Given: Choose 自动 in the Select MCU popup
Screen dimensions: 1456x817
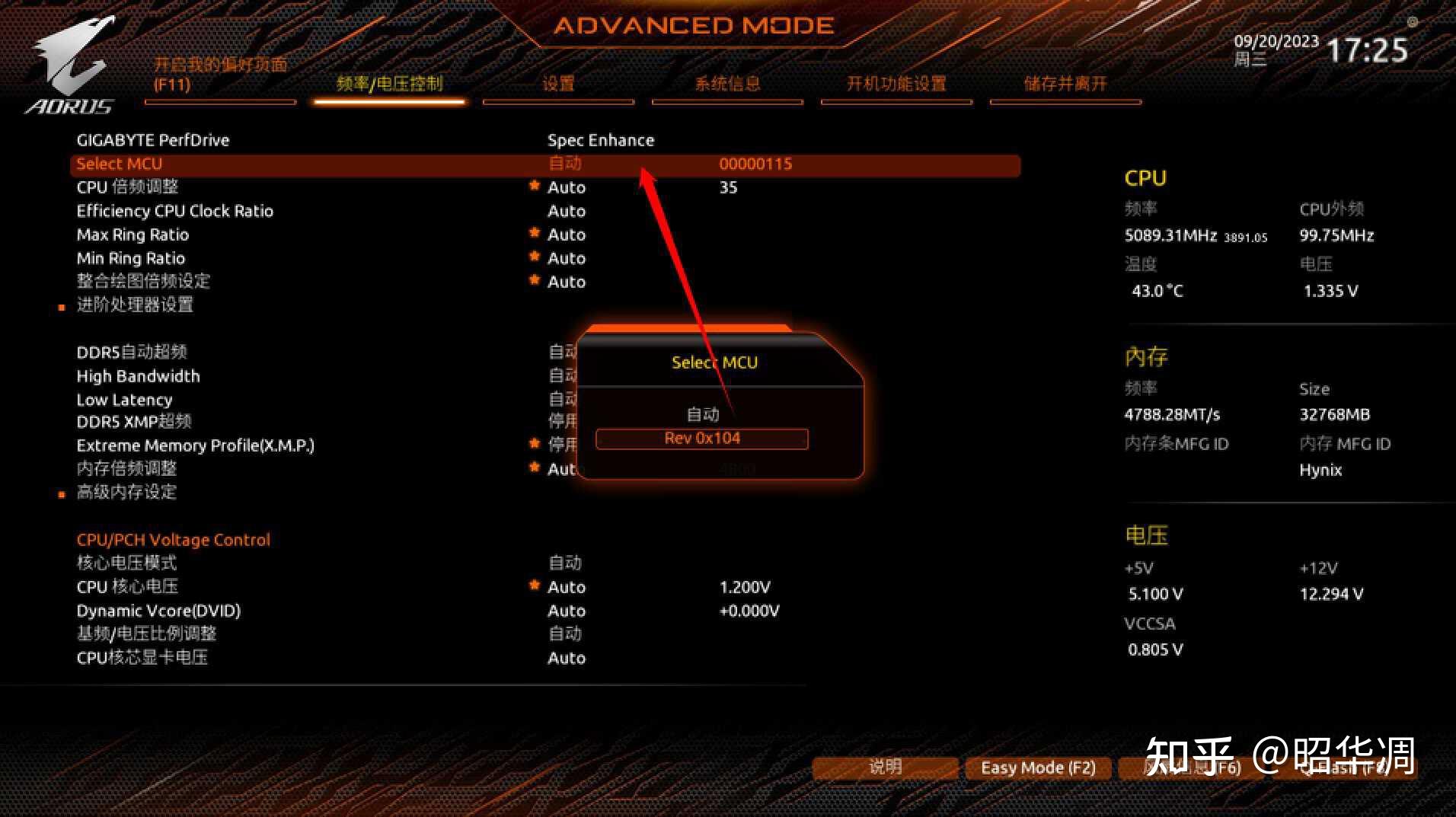Looking at the screenshot, I should point(702,414).
